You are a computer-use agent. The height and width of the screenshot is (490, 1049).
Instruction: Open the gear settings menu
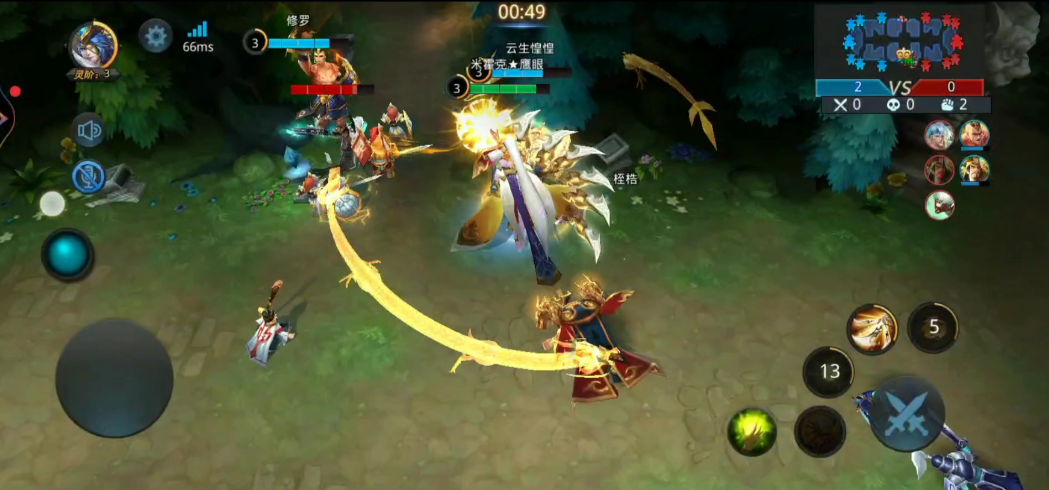click(155, 36)
